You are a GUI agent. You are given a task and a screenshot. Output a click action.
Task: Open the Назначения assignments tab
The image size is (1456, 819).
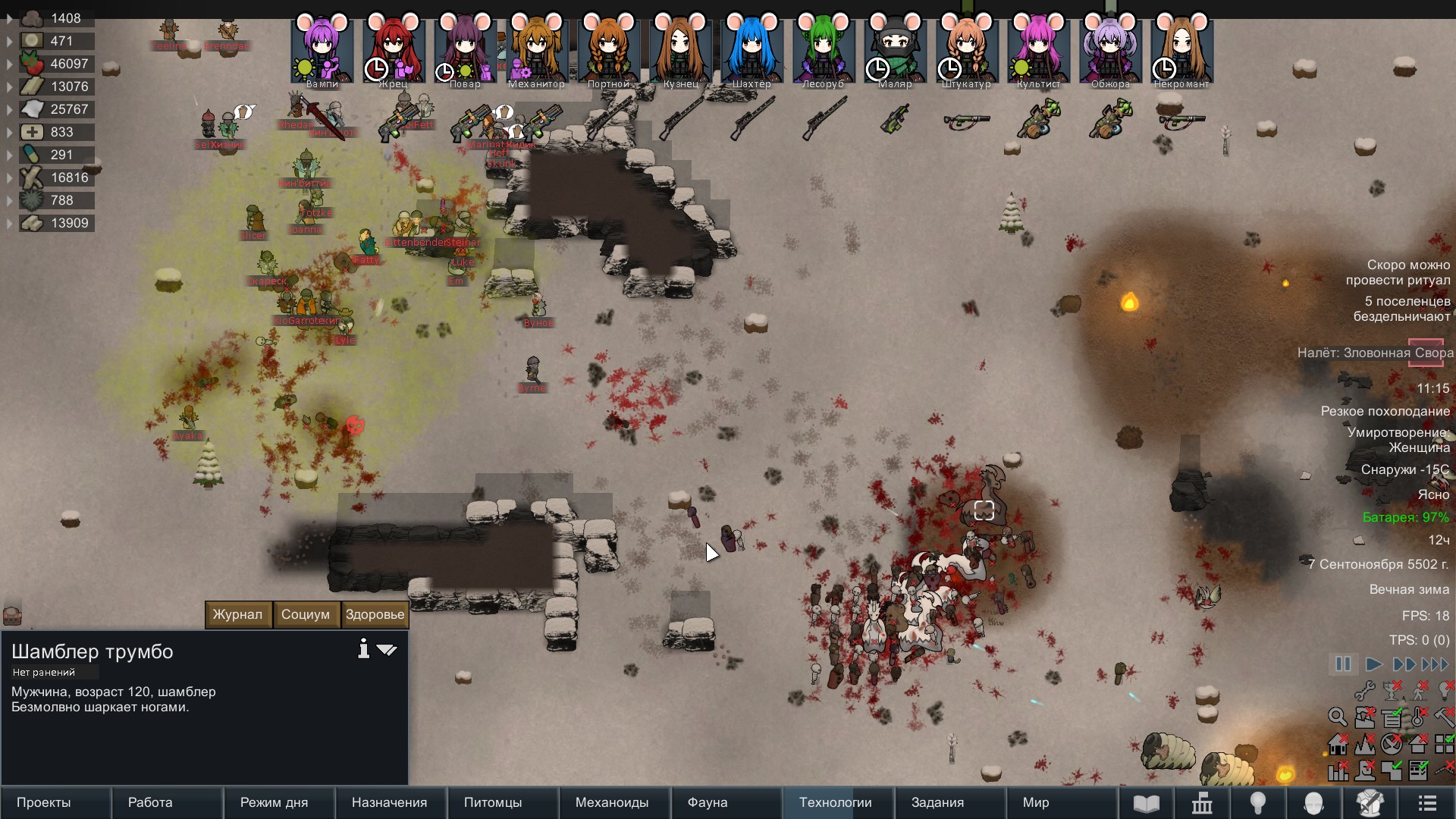389,802
